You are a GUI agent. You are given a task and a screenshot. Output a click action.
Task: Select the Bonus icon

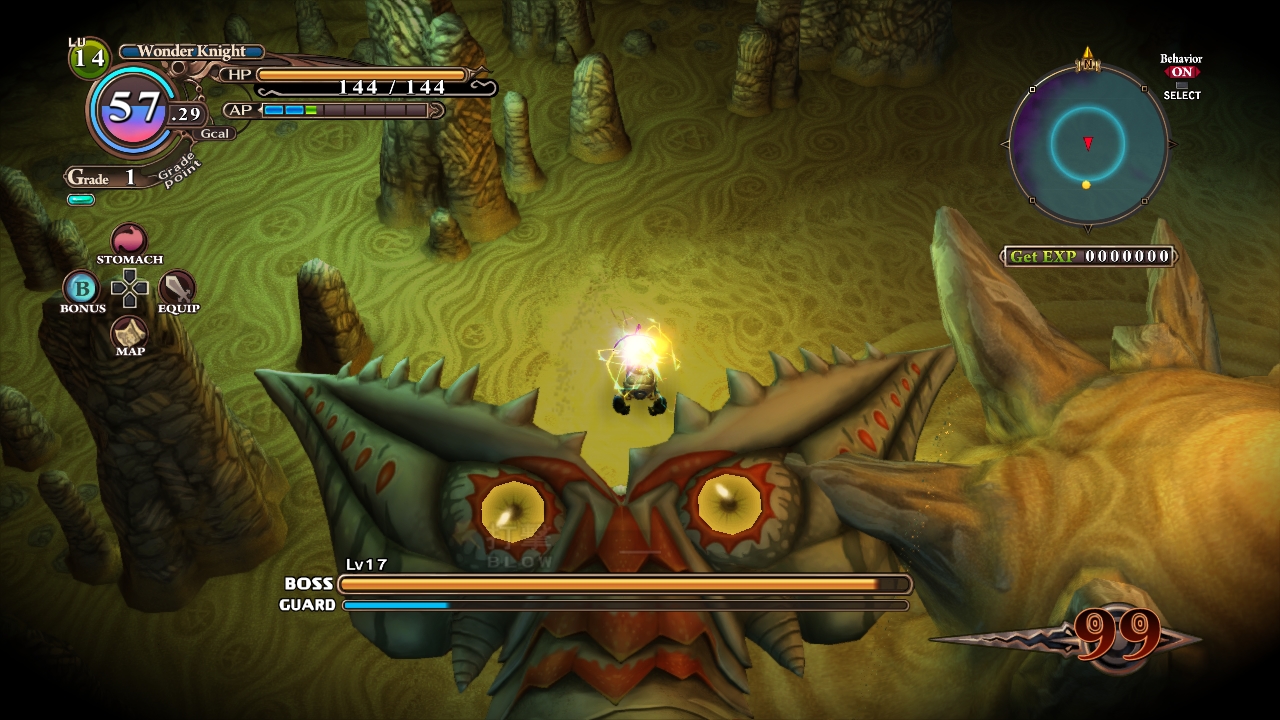[x=81, y=289]
